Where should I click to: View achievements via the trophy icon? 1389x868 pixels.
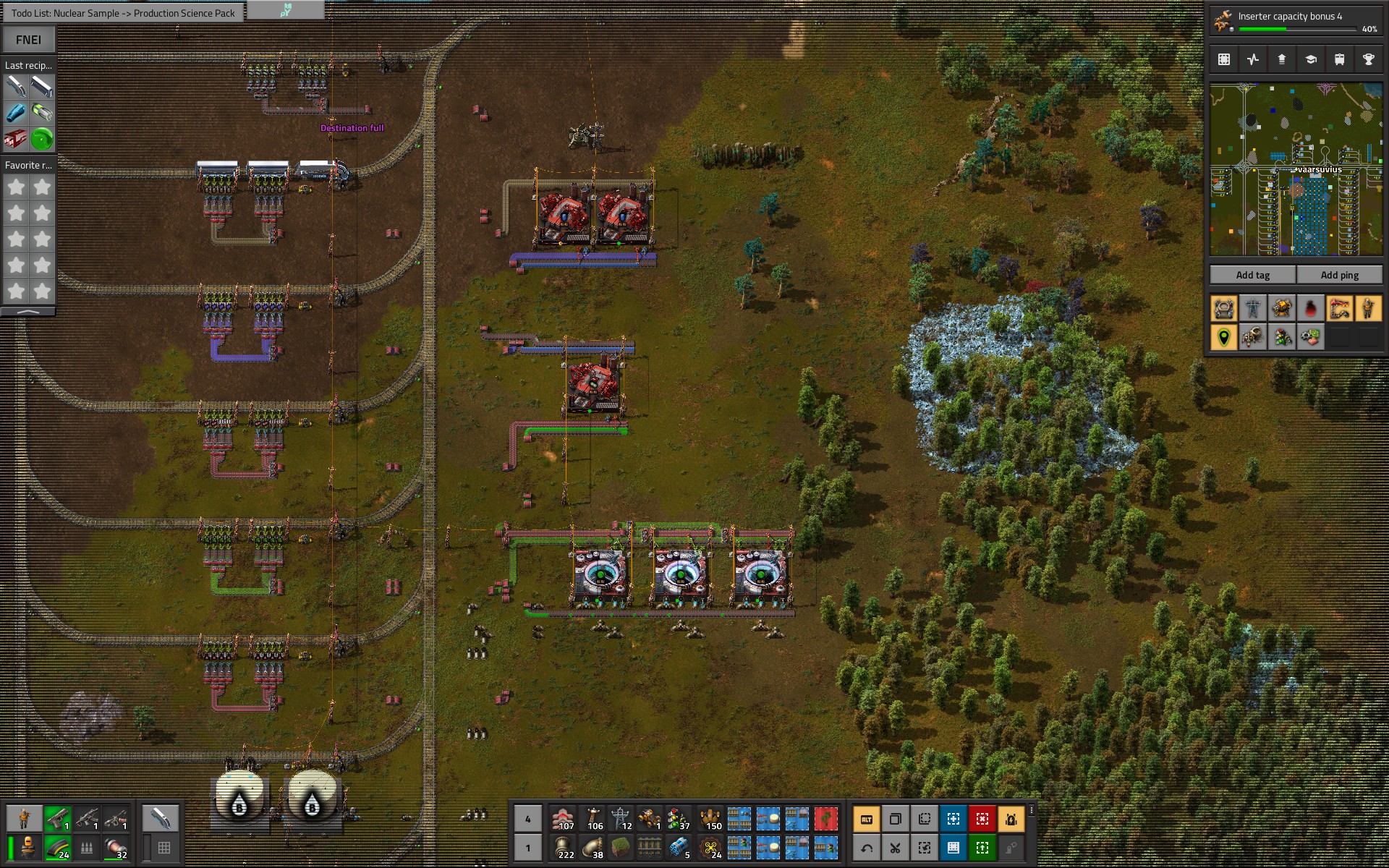coord(1369,59)
